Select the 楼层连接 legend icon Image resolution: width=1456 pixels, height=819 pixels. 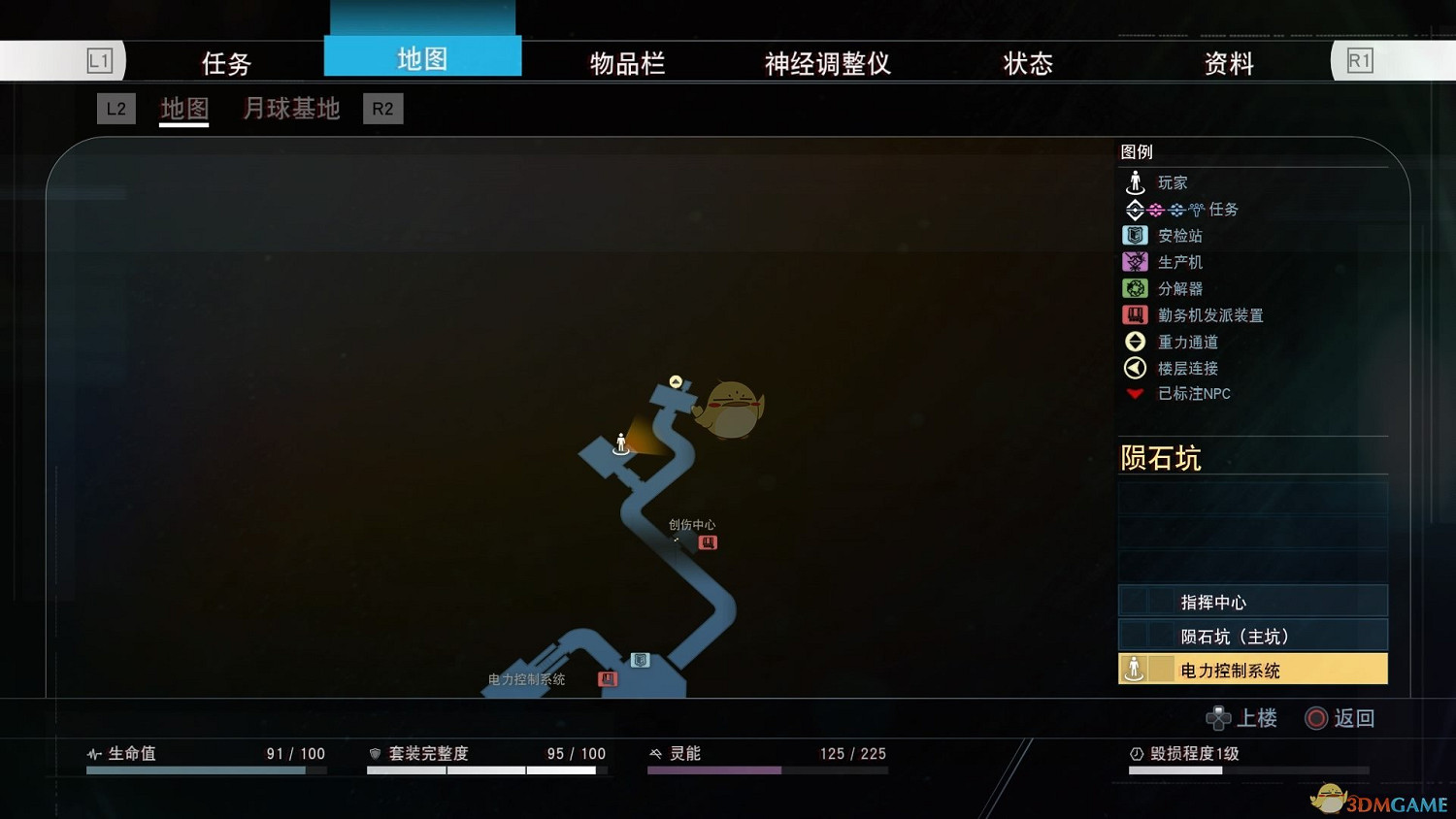pyautogui.click(x=1135, y=368)
